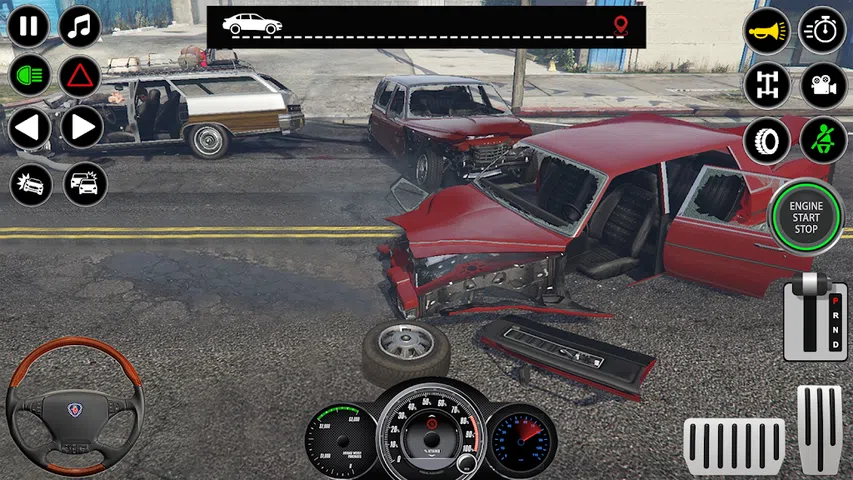Toggle the green seatbelt icon
Image resolution: width=853 pixels, height=480 pixels.
[823, 140]
